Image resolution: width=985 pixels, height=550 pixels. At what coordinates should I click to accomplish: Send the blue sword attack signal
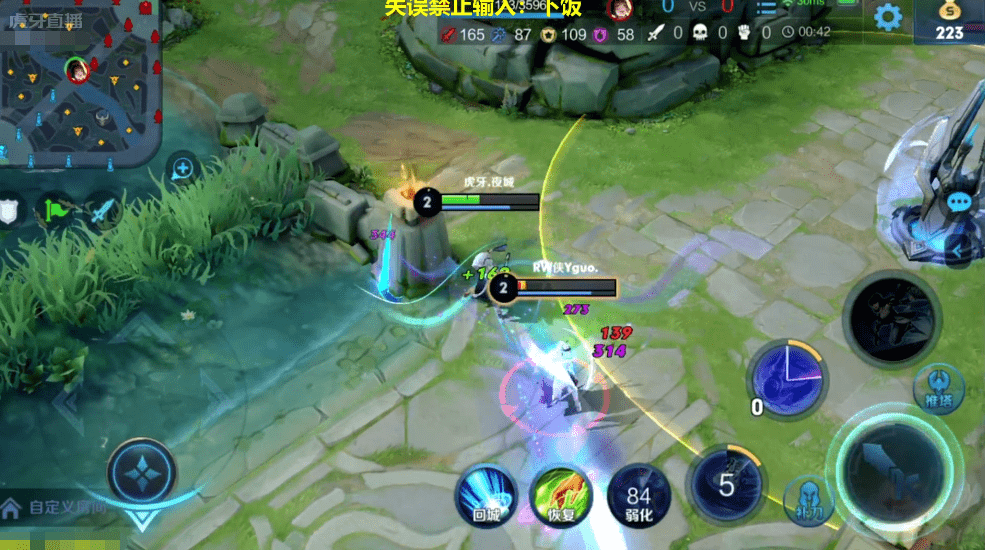[103, 211]
